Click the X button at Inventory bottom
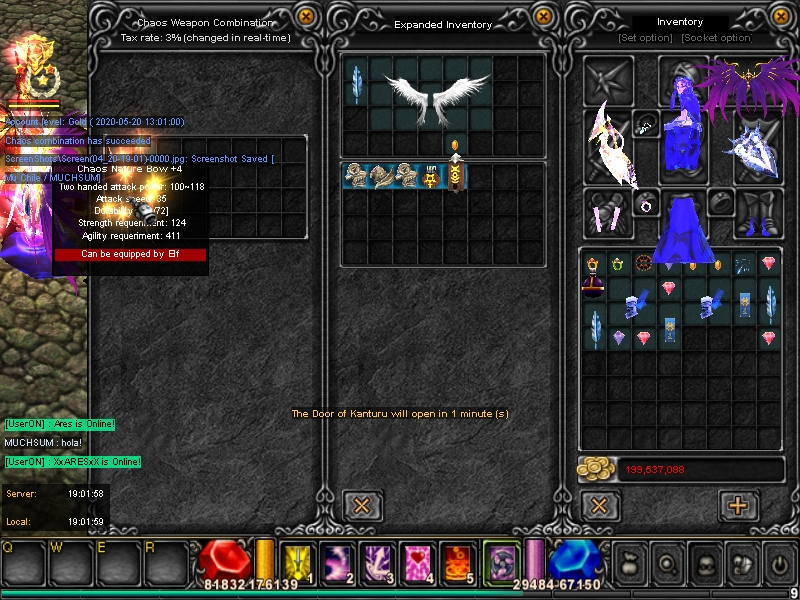The image size is (800, 600). tap(599, 505)
